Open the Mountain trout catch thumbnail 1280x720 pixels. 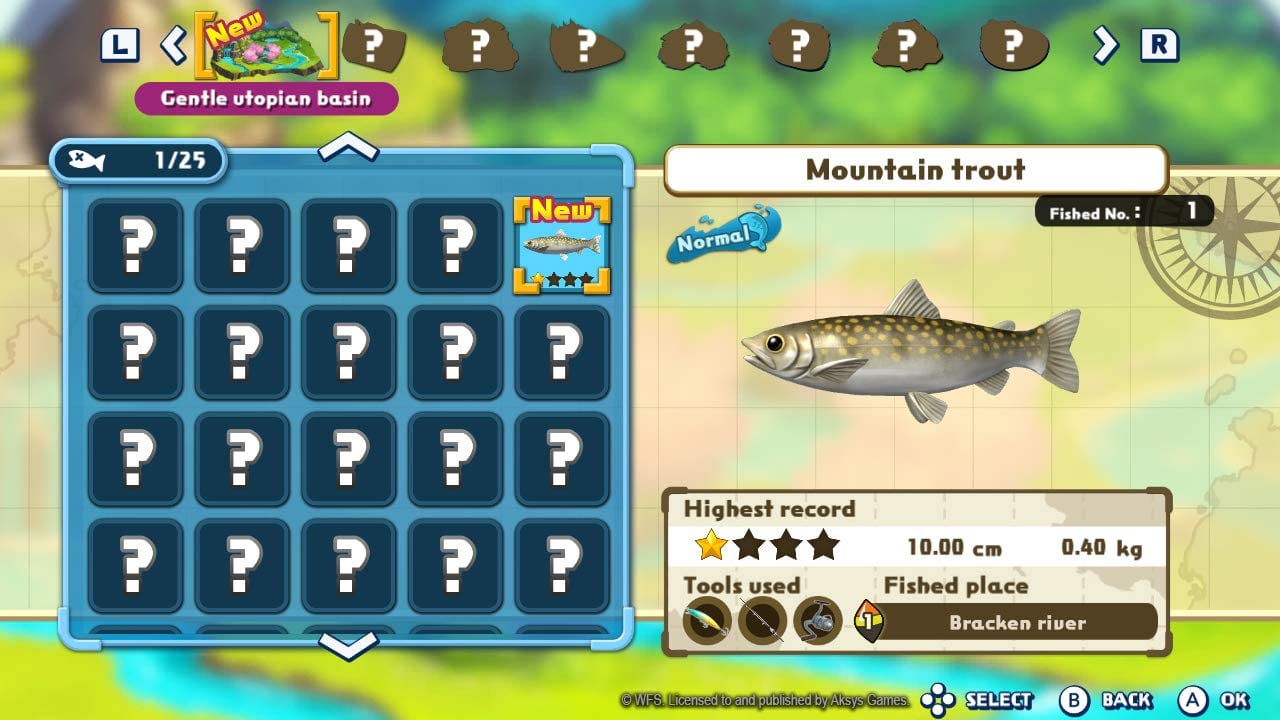point(562,243)
